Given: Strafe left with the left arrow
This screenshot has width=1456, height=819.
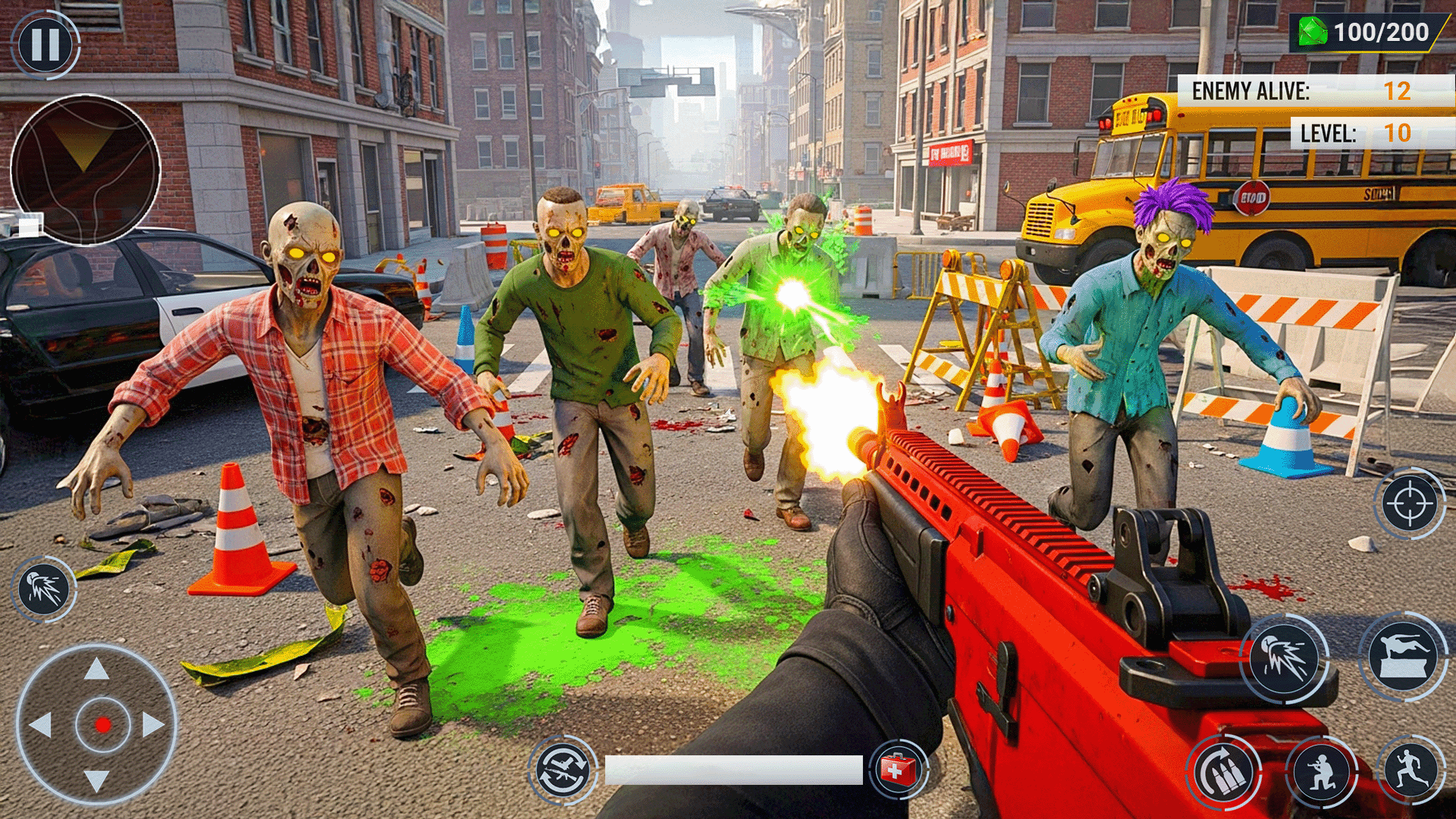Looking at the screenshot, I should coord(40,725).
